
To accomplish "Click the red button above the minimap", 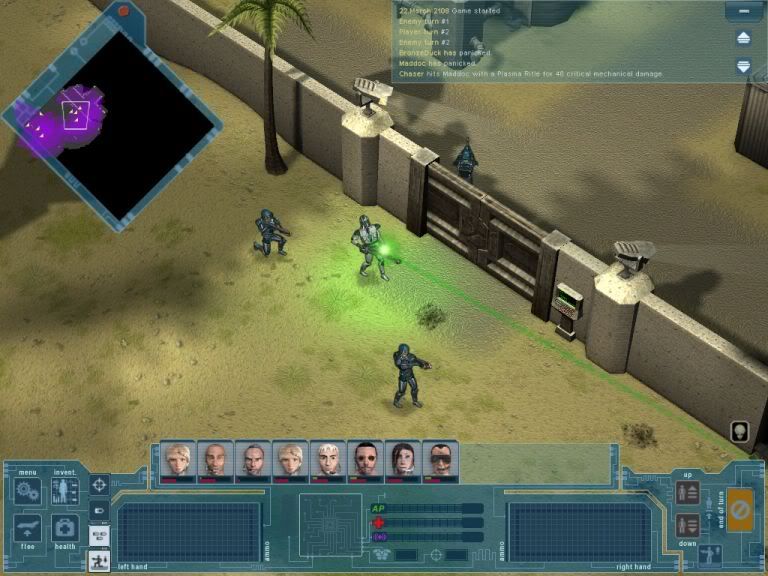I will (124, 10).
